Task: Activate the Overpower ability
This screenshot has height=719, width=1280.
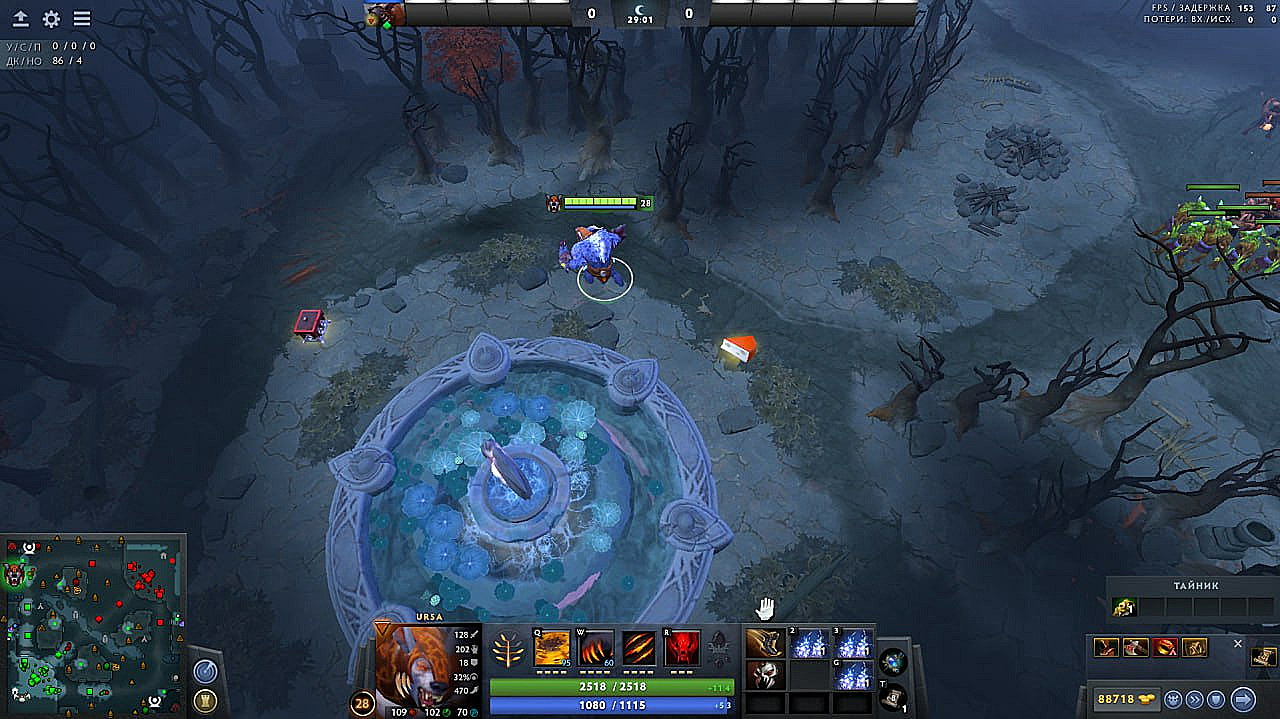Action: click(x=596, y=648)
